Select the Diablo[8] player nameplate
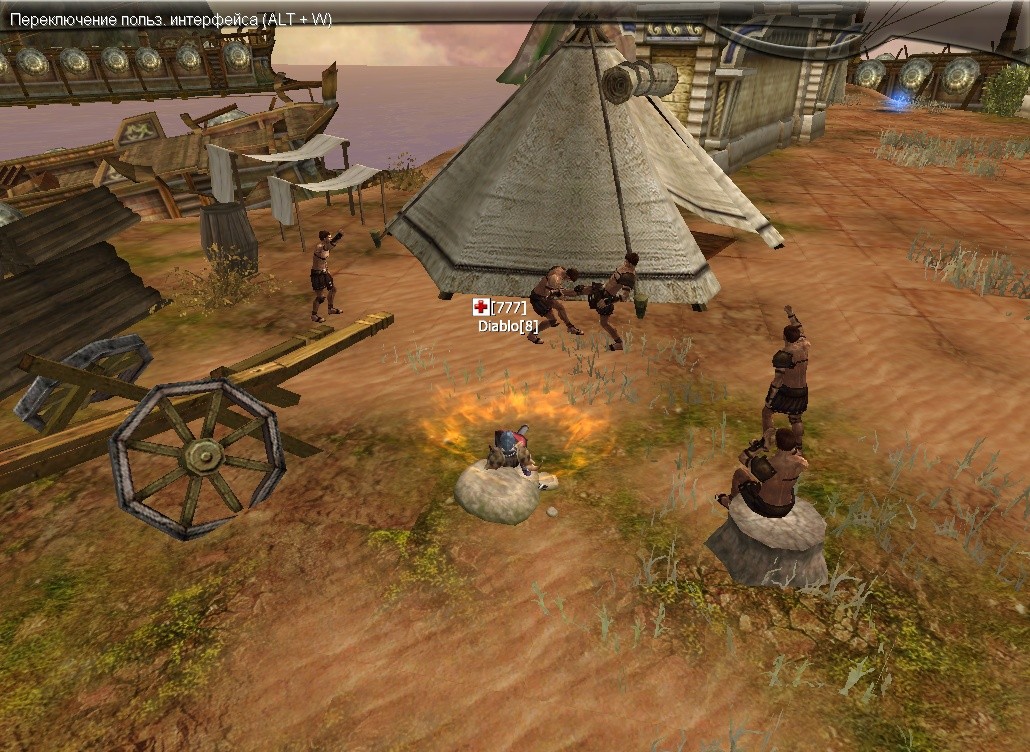1030x752 pixels. 508,325
